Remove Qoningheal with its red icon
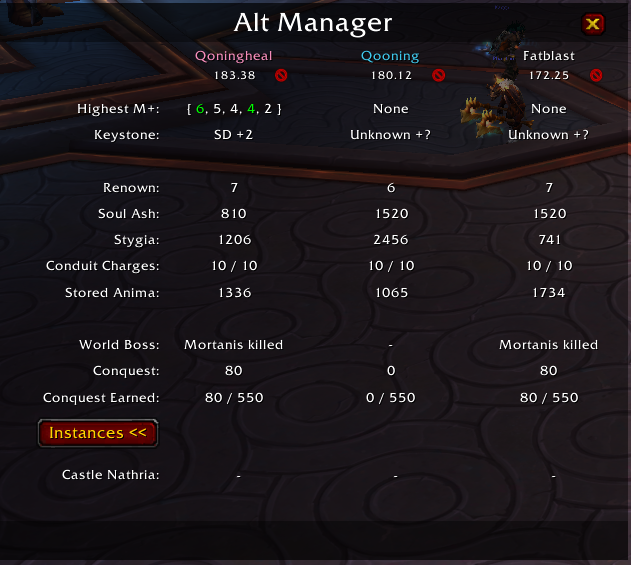The image size is (631, 565). point(281,75)
